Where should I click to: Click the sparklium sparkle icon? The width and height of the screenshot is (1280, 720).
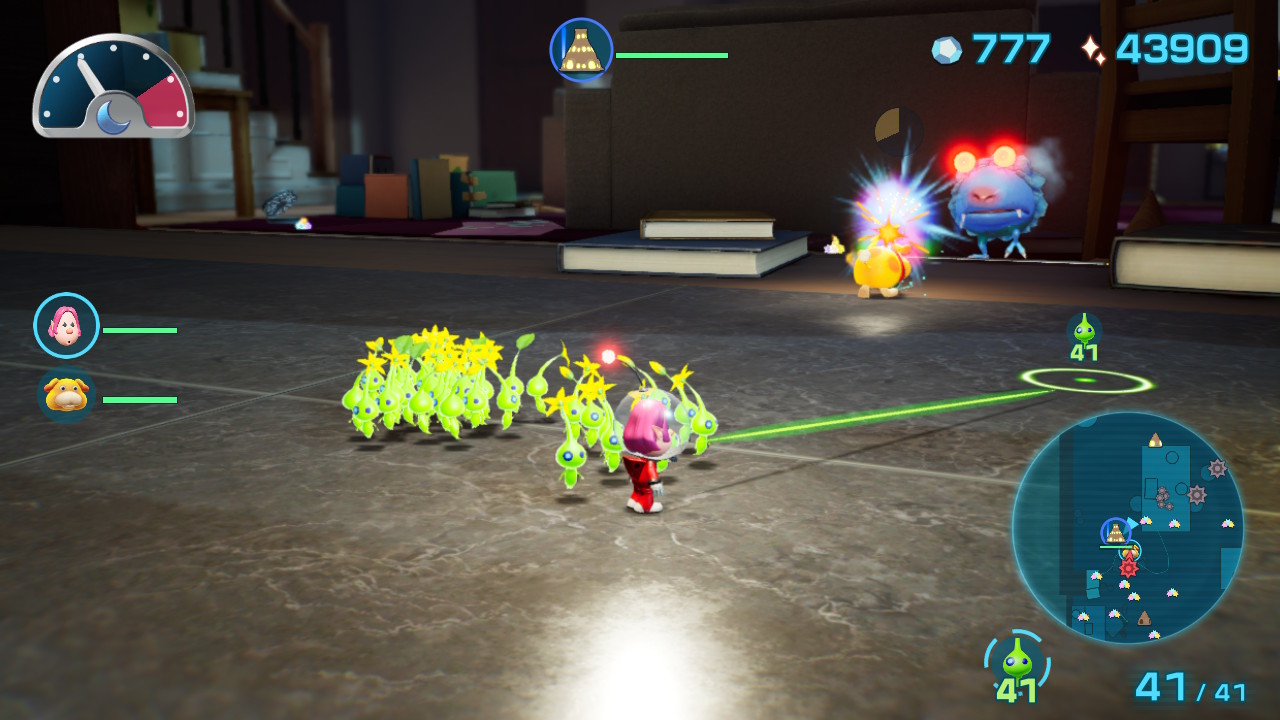coord(1095,44)
